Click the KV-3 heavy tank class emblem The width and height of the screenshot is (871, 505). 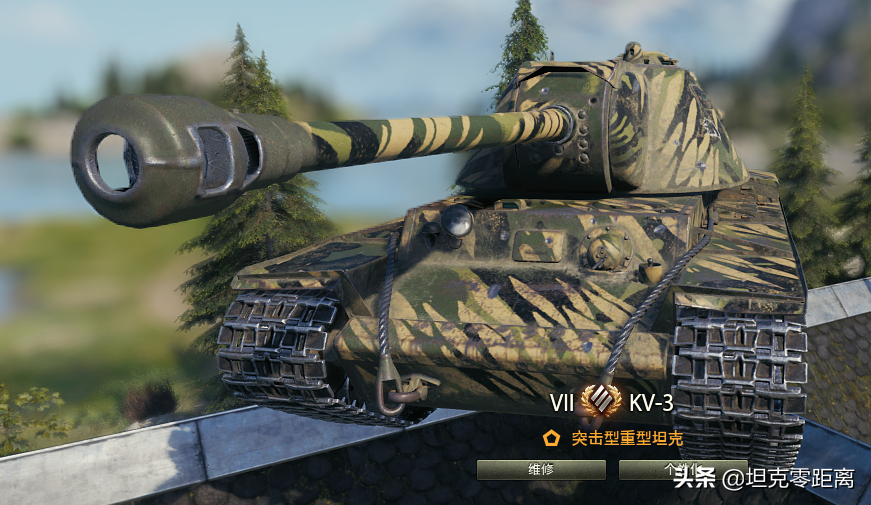(x=601, y=402)
